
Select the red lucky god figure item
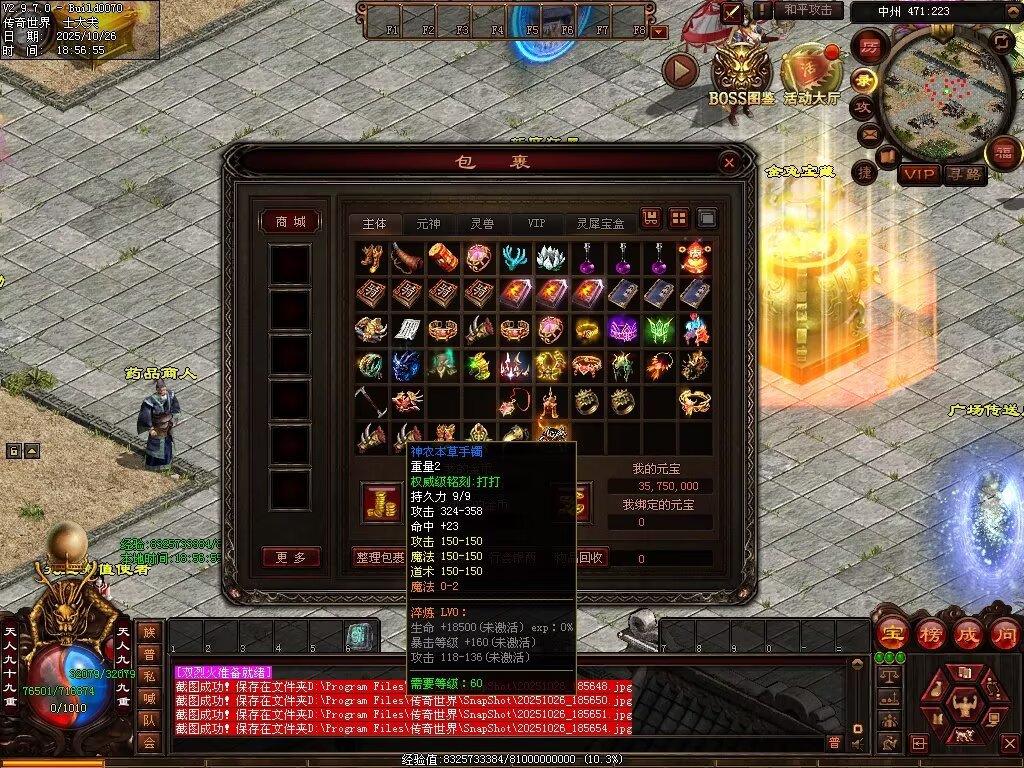tap(695, 258)
